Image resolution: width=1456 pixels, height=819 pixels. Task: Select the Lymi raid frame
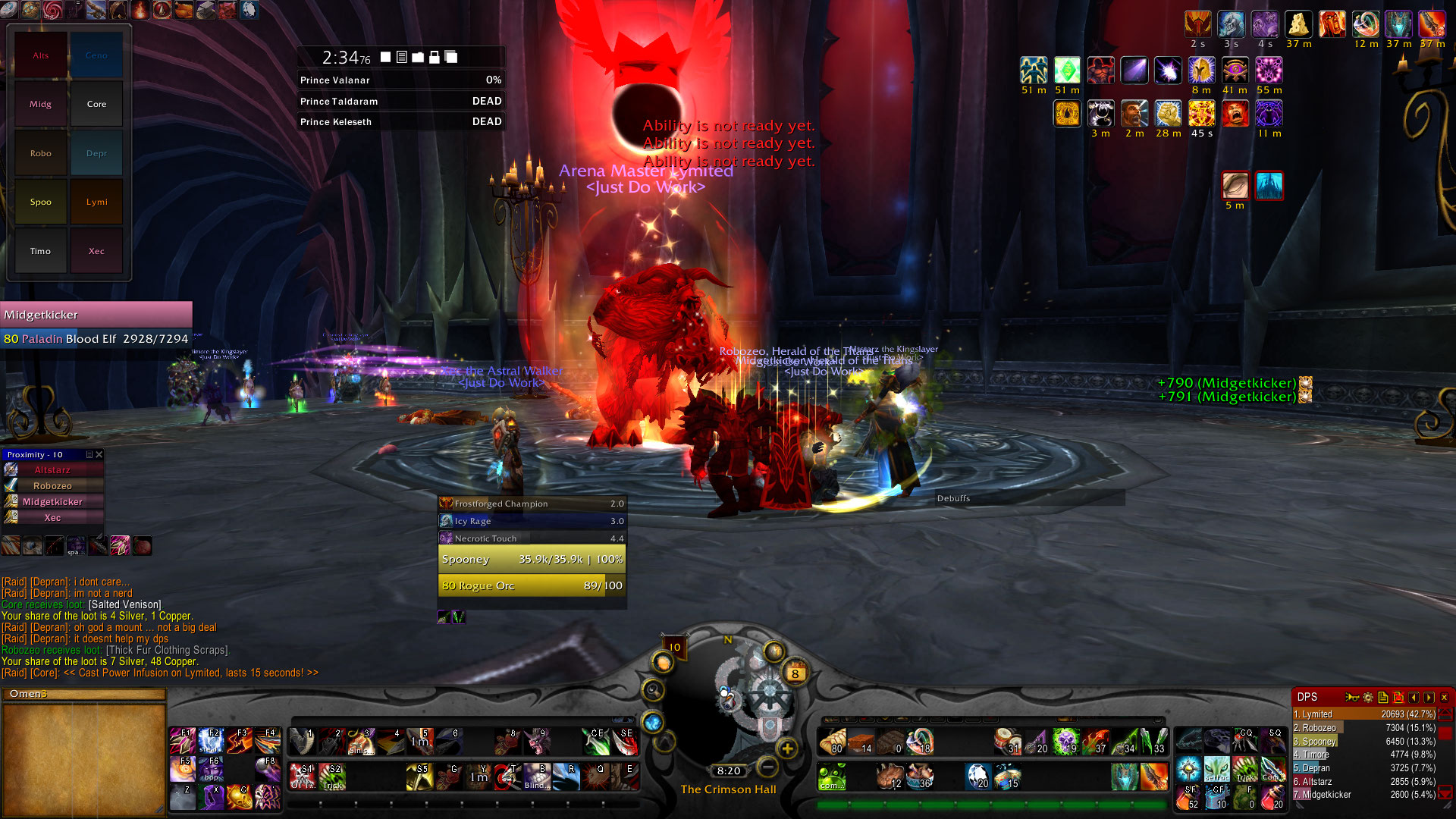pyautogui.click(x=96, y=202)
